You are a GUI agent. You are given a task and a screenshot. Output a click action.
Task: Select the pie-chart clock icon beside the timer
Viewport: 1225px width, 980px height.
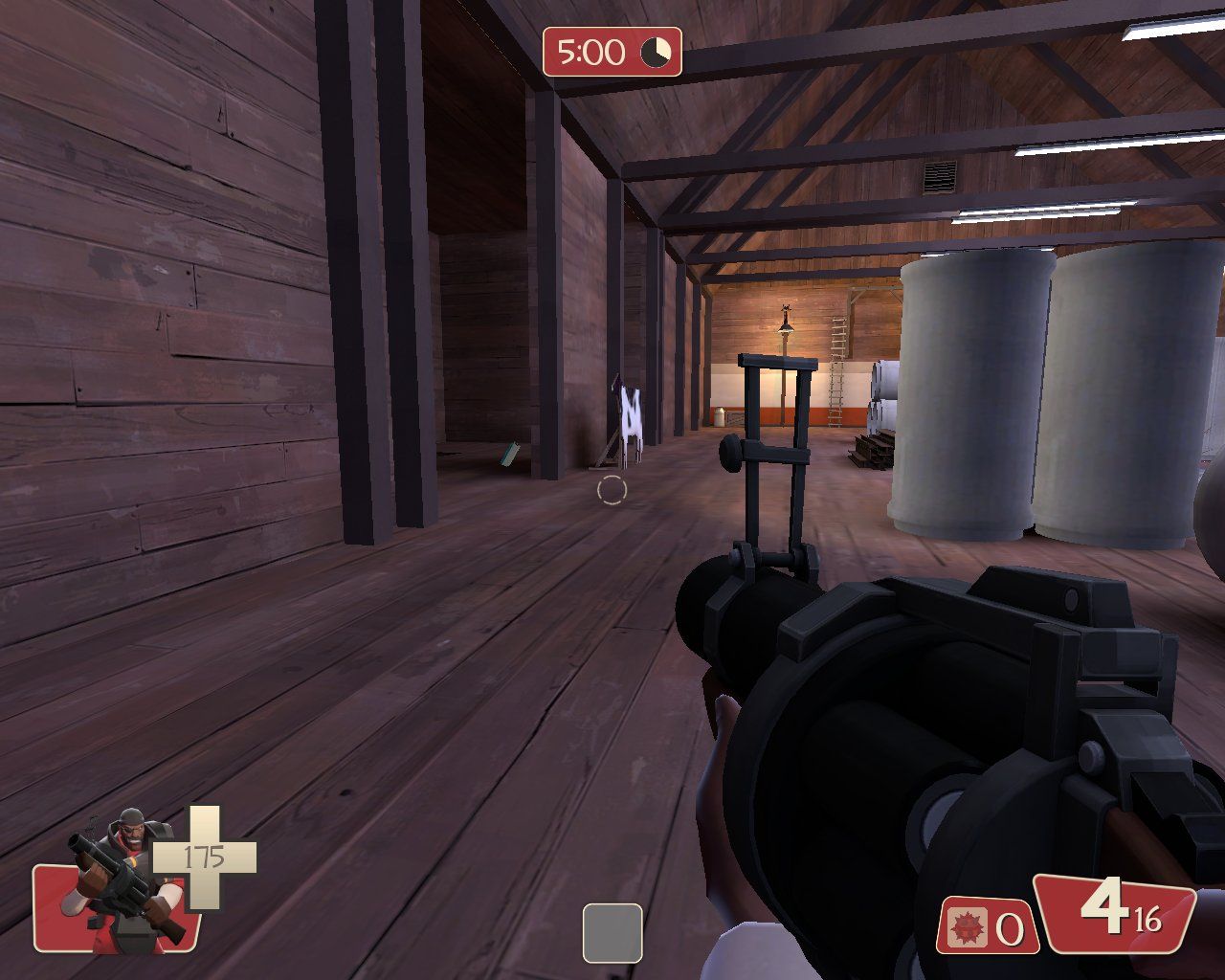(x=656, y=54)
